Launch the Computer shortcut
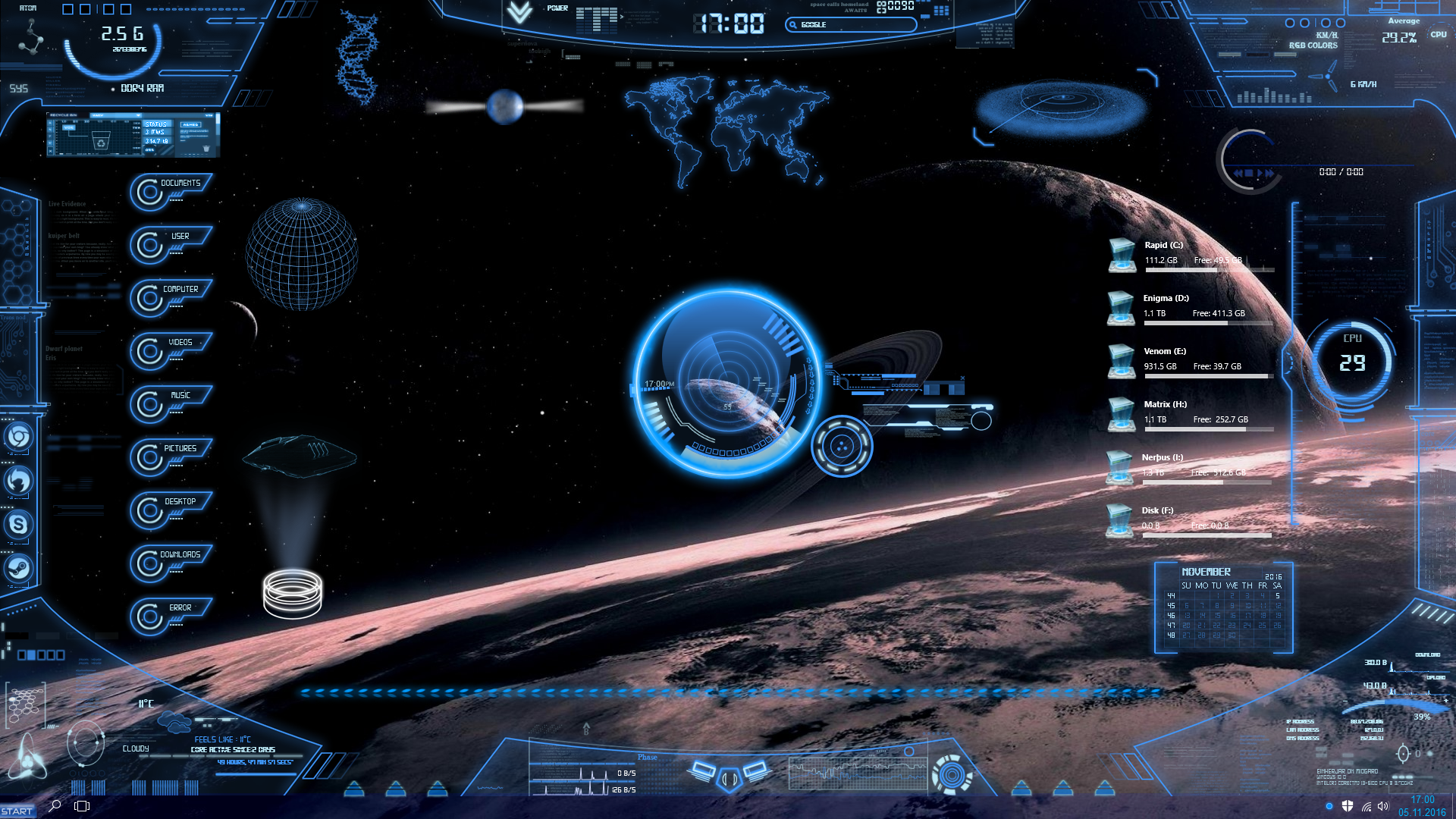 click(179, 290)
